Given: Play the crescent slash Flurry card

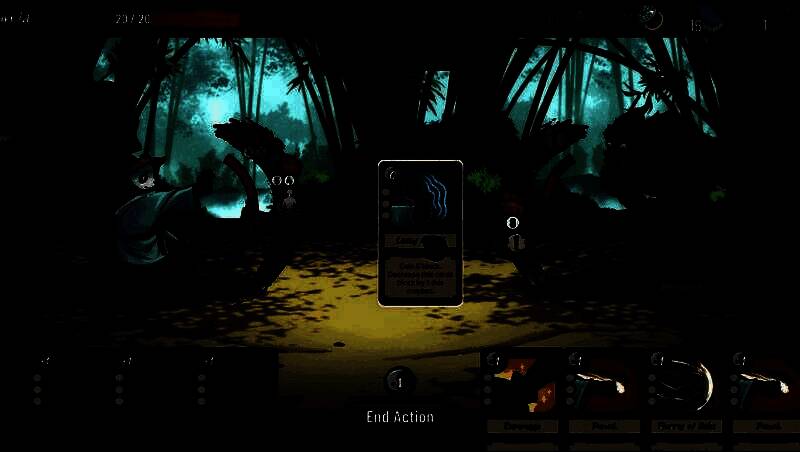Looking at the screenshot, I should pyautogui.click(x=686, y=391).
